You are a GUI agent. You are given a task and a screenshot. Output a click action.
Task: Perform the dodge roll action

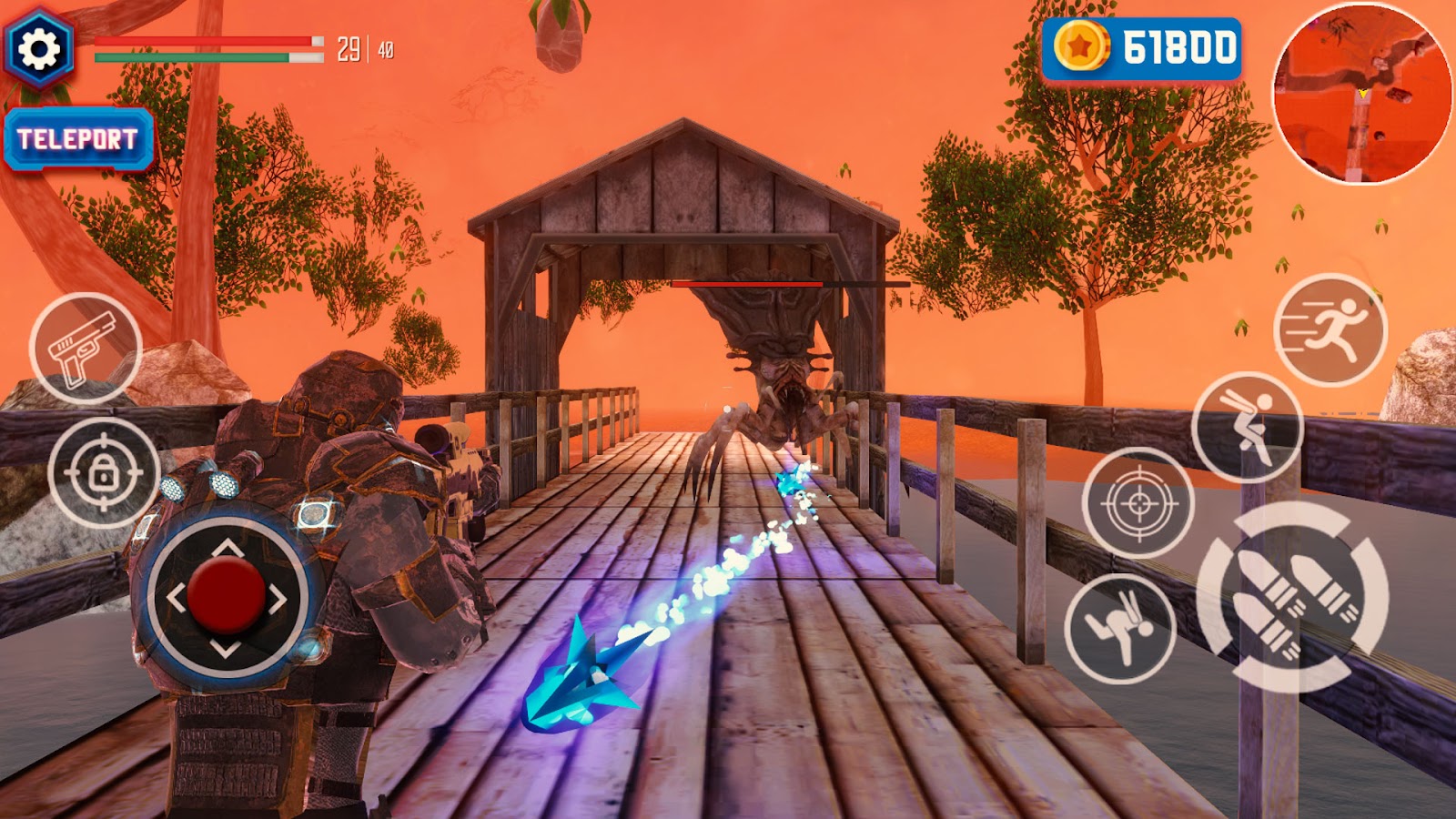click(1120, 629)
